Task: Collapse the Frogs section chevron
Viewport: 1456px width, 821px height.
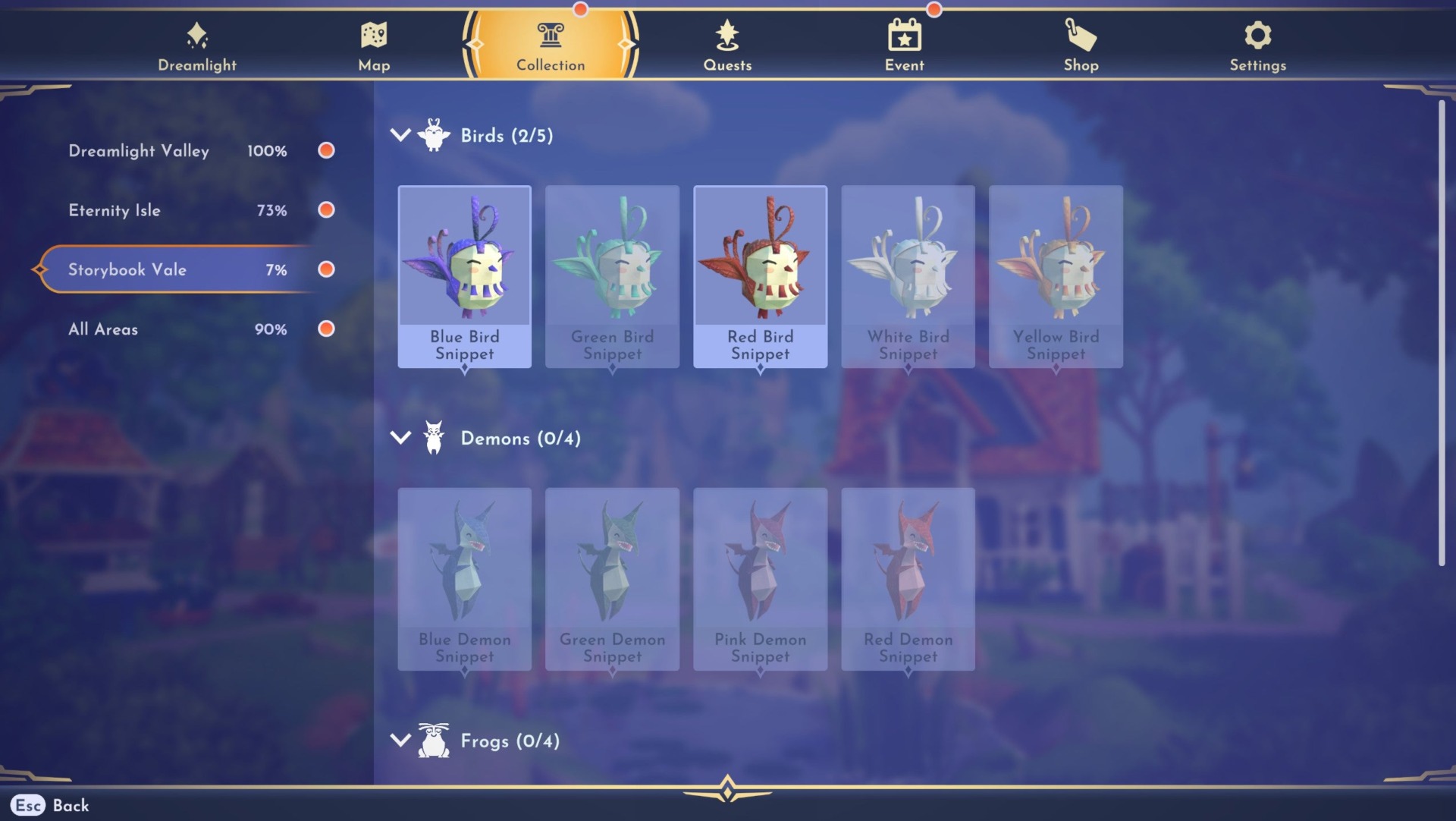Action: (400, 741)
